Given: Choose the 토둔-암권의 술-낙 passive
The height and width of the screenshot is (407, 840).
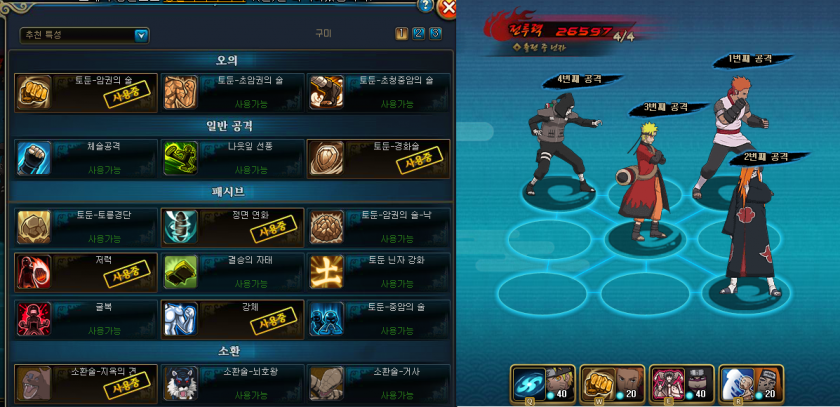Looking at the screenshot, I should point(376,227).
